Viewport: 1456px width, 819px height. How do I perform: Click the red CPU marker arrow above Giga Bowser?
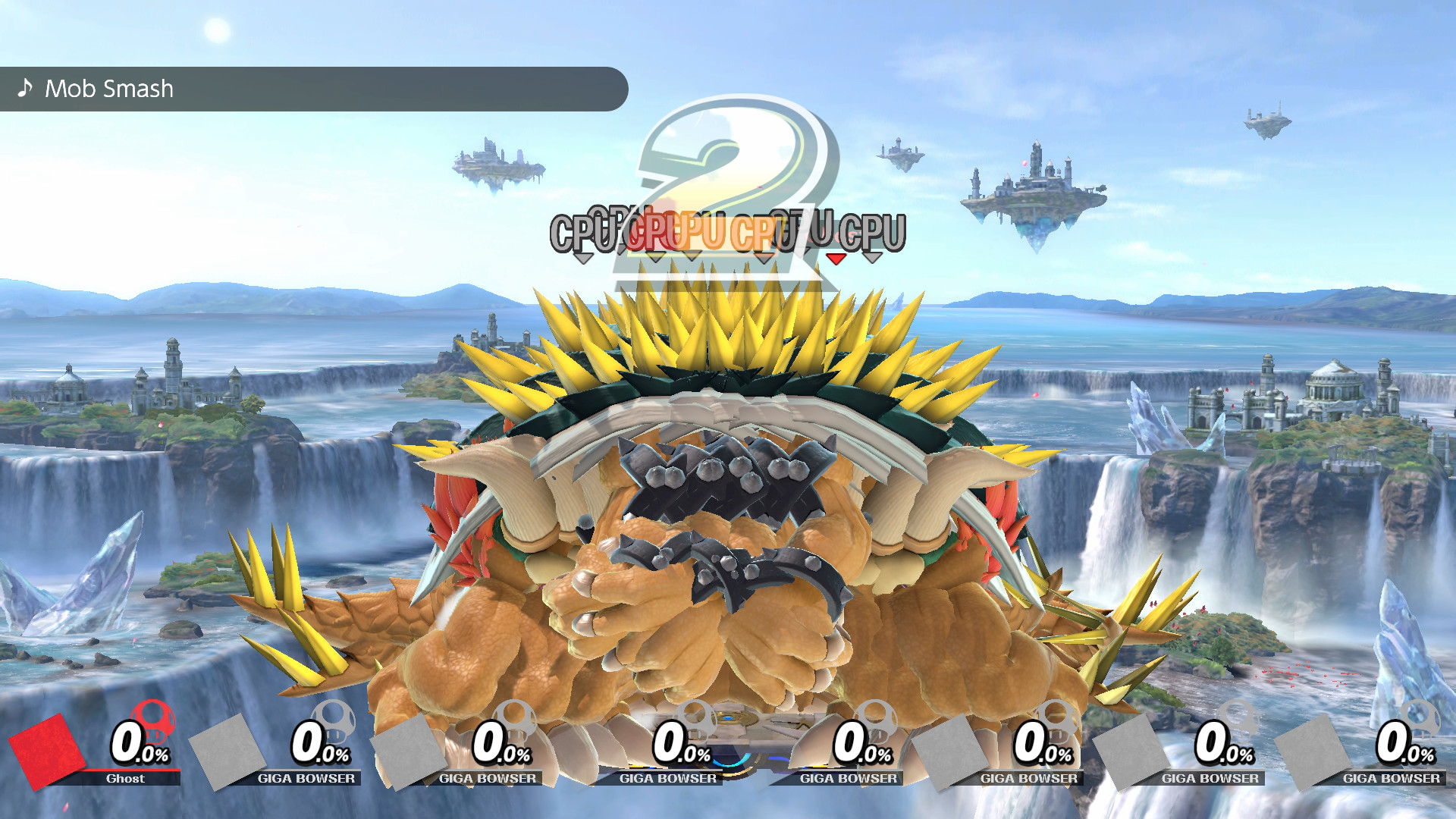835,259
